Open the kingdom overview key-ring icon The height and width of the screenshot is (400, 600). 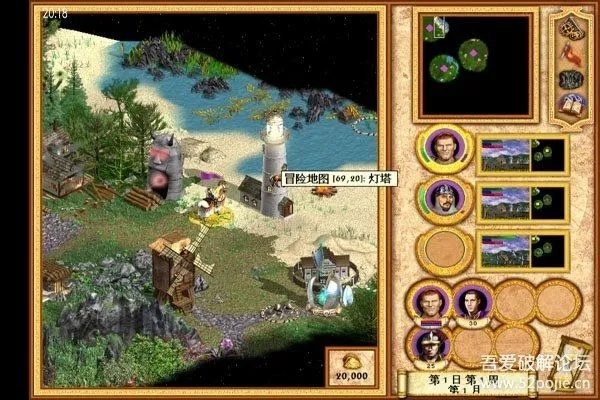(x=573, y=23)
